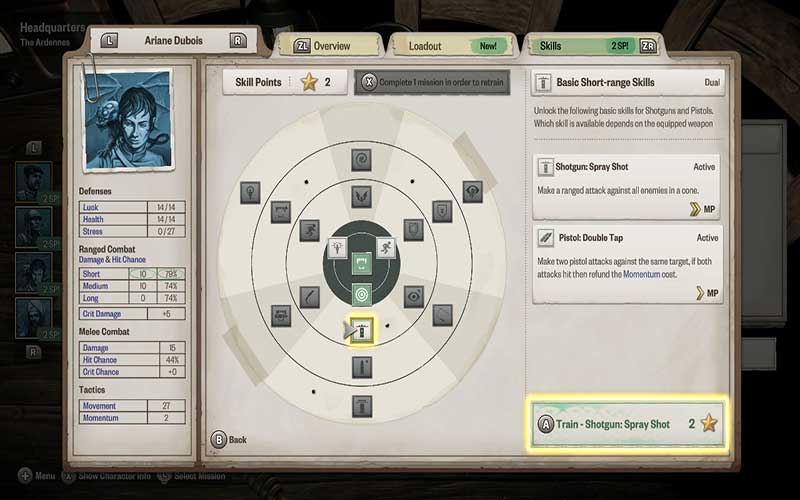Screen dimensions: 800x500
Task: Select the spiral skill node on the wheel
Action: click(360, 158)
